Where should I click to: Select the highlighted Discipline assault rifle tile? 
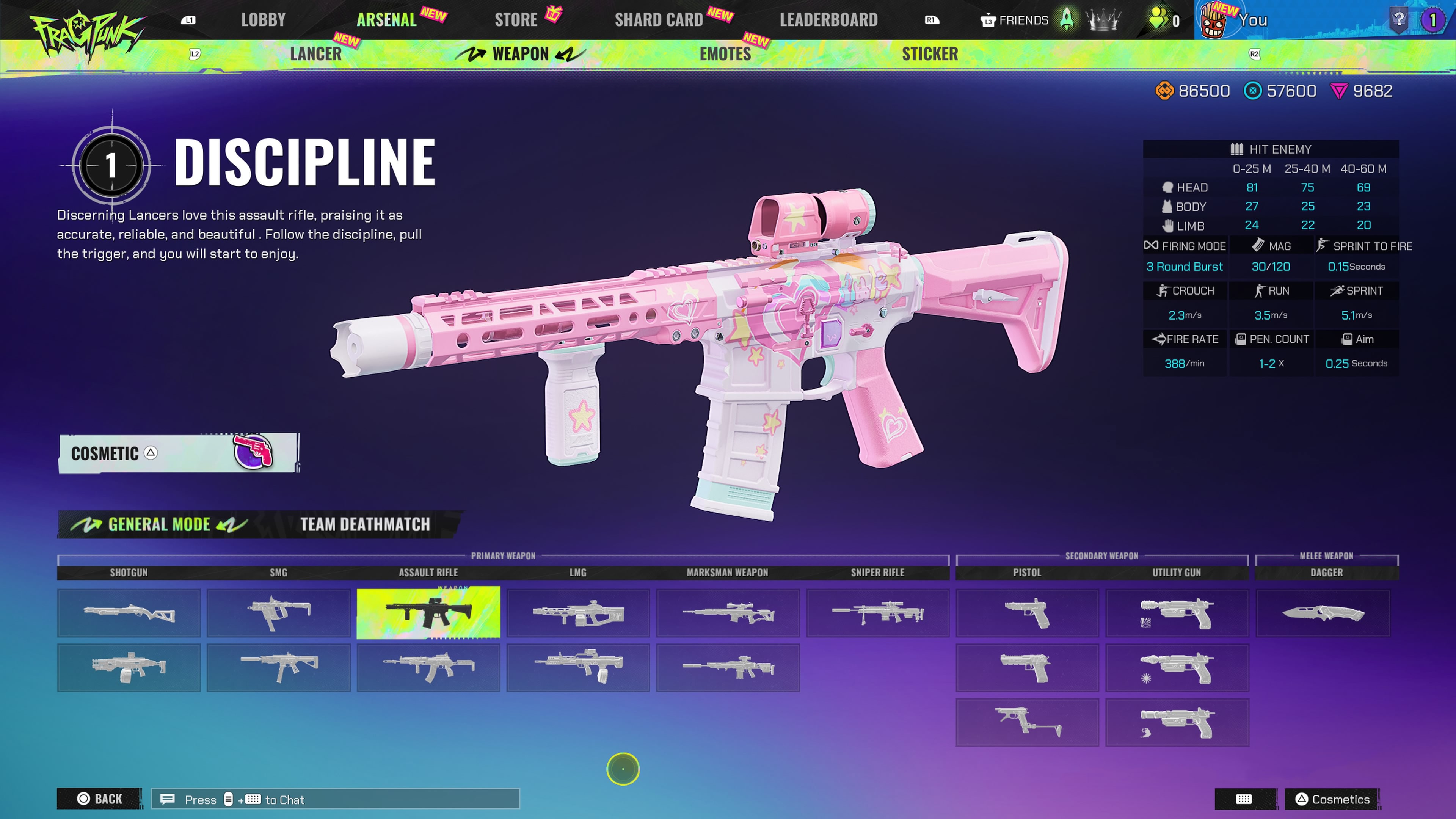coord(428,613)
